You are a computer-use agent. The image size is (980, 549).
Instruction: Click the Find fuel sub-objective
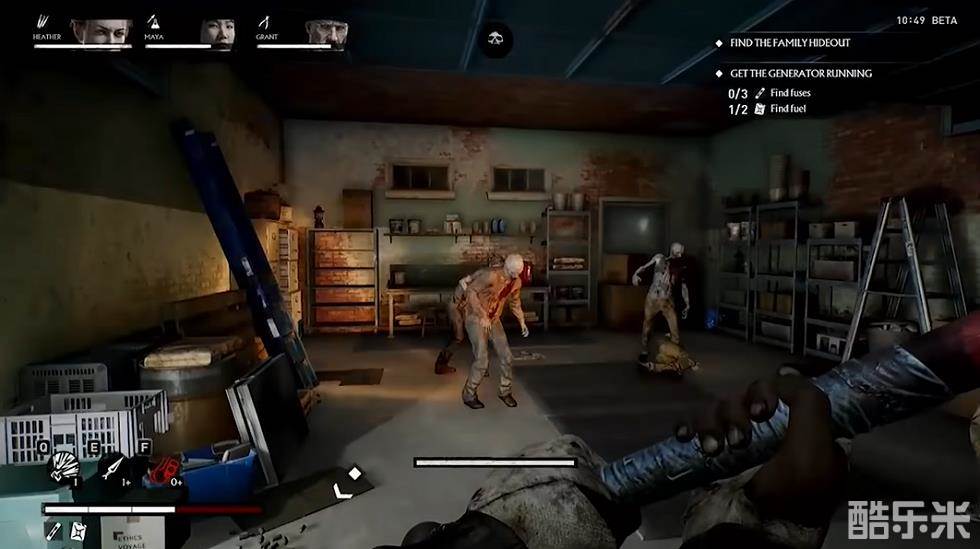coord(786,109)
